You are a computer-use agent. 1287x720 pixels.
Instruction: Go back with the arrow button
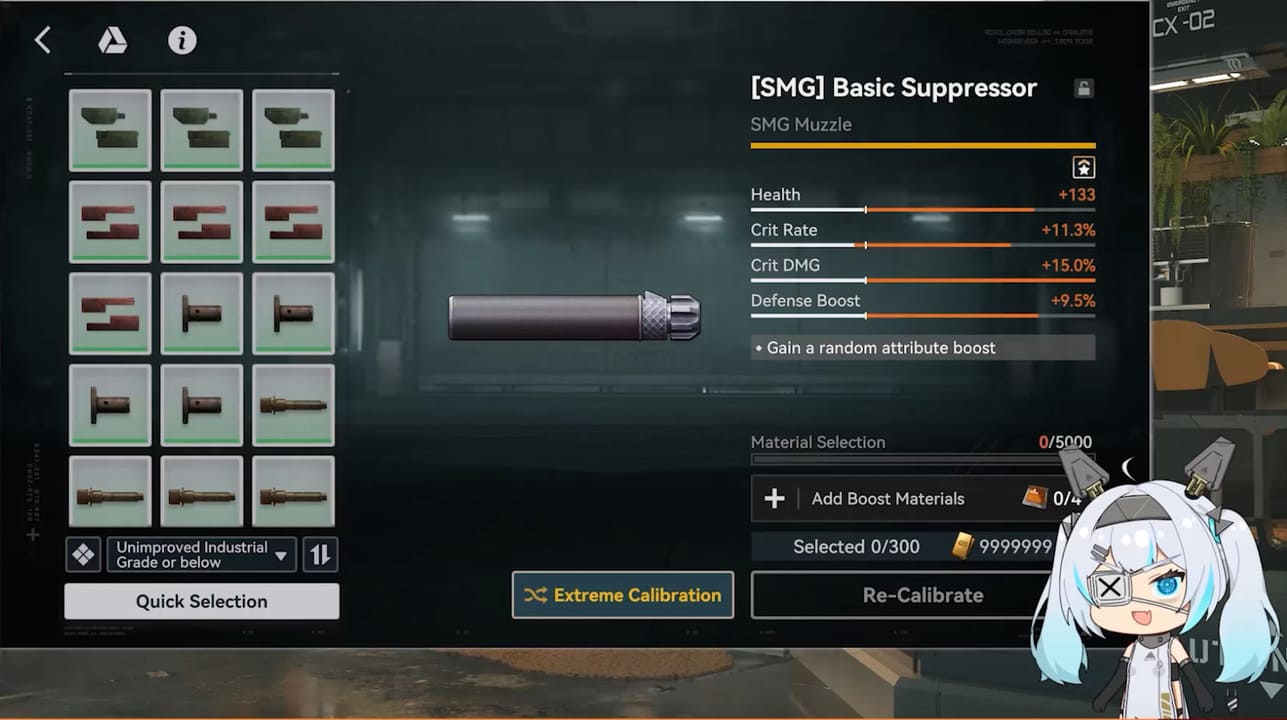tap(42, 40)
